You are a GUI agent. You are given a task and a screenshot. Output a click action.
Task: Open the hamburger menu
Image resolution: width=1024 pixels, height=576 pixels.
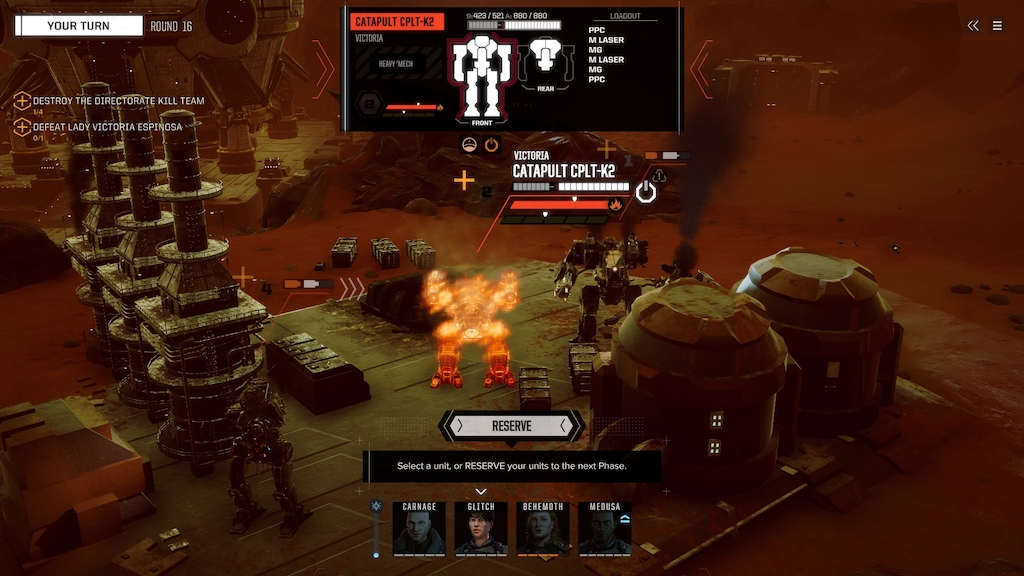coord(997,26)
